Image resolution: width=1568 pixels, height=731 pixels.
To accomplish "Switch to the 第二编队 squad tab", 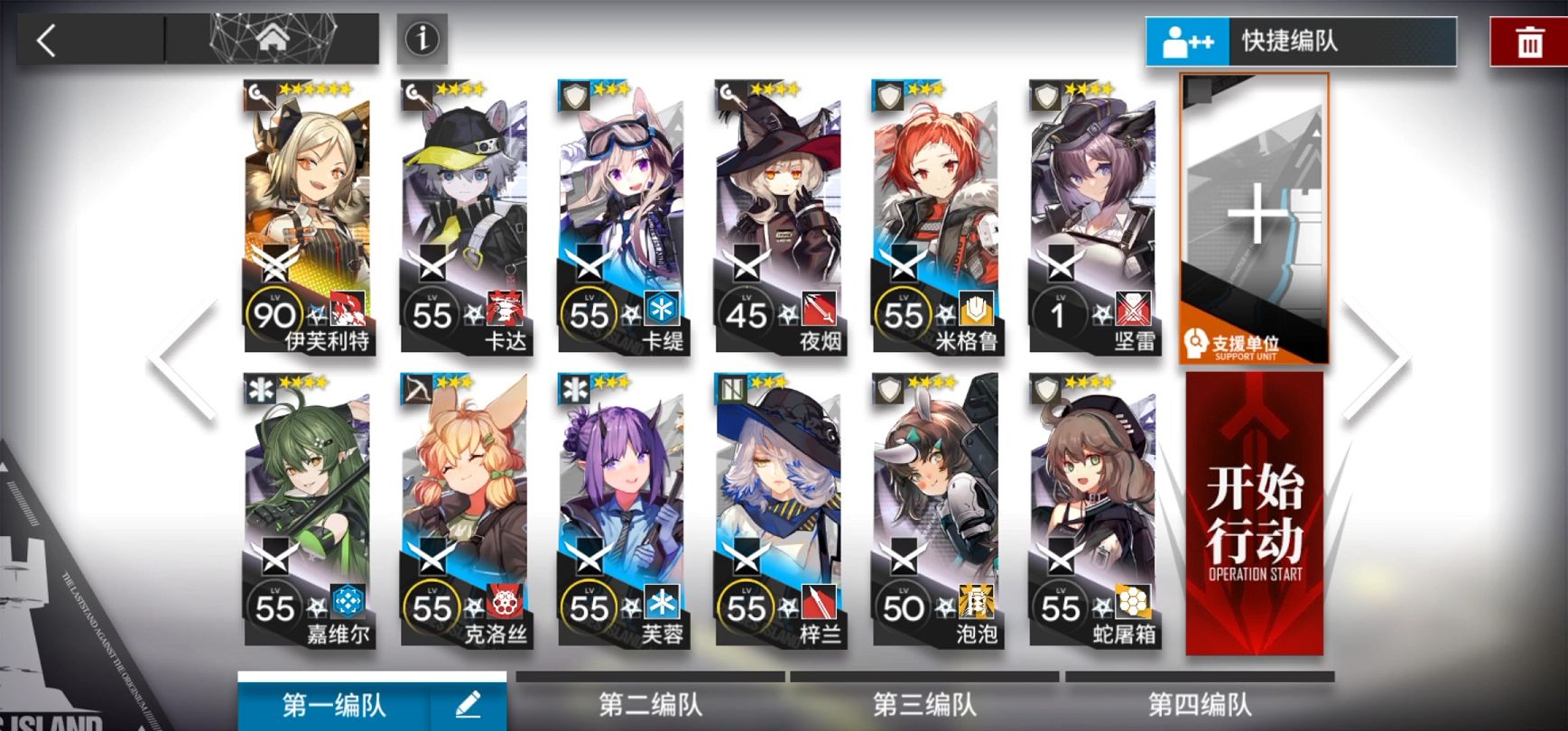I will click(x=650, y=704).
